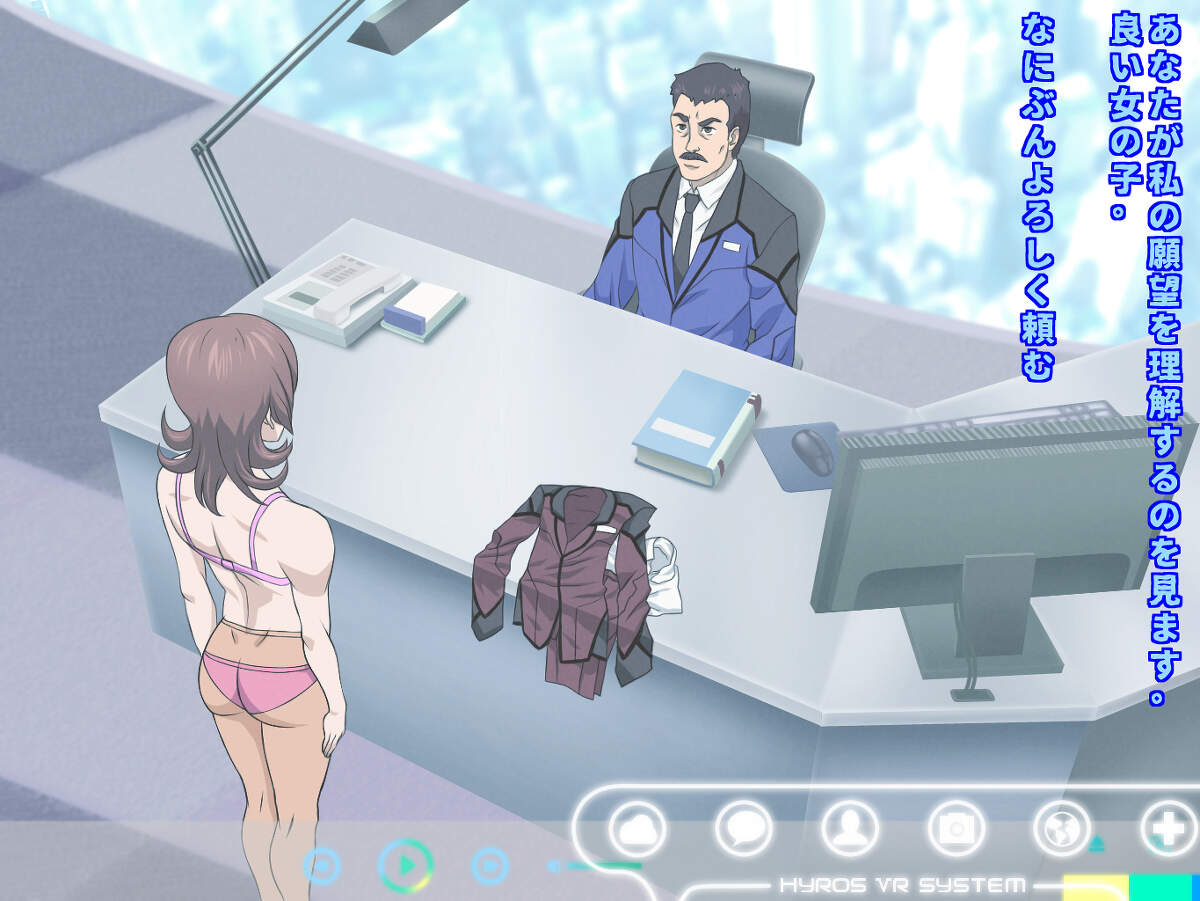This screenshot has height=901, width=1200.
Task: Click the large central play button
Action: pos(406,865)
